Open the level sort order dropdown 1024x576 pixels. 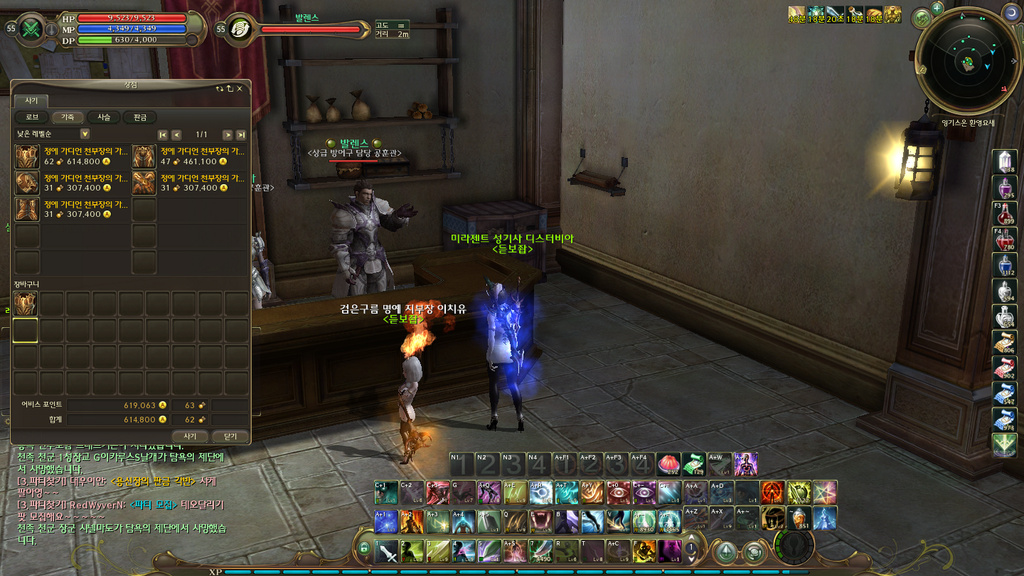[x=84, y=134]
